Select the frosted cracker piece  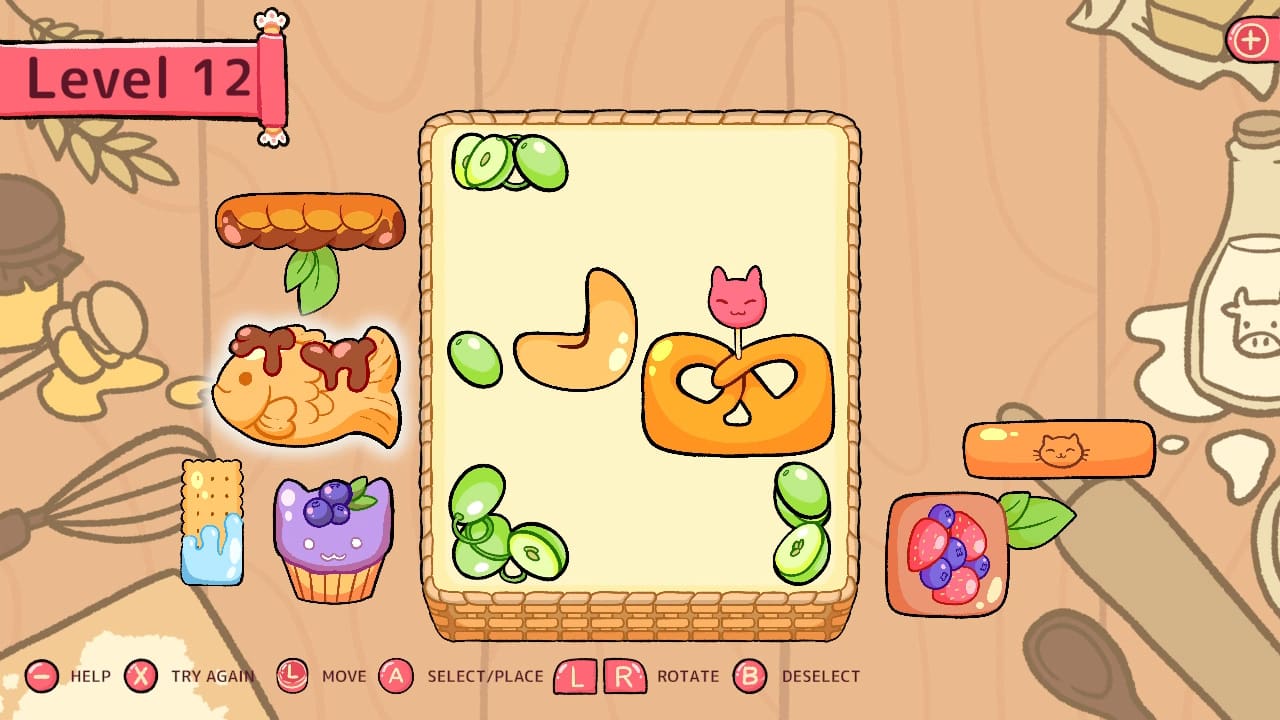click(x=215, y=520)
